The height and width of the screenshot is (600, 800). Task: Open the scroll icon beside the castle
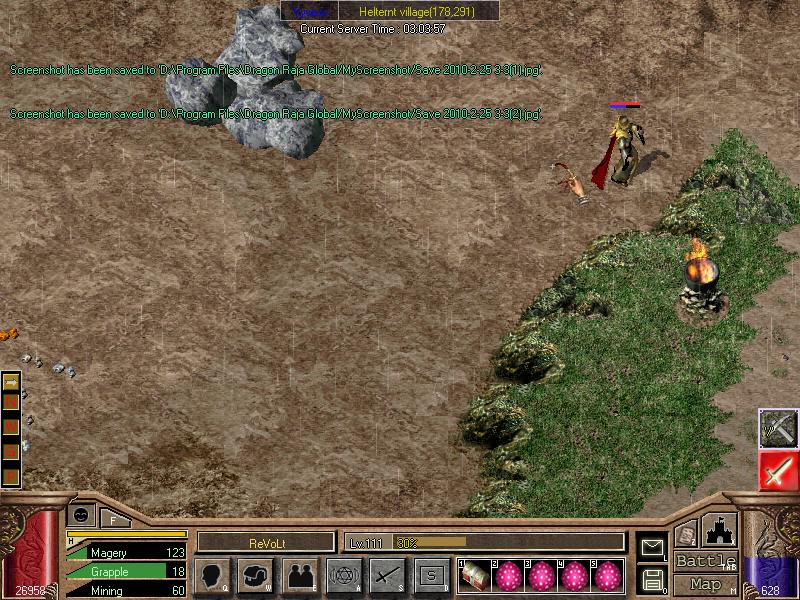coord(686,535)
